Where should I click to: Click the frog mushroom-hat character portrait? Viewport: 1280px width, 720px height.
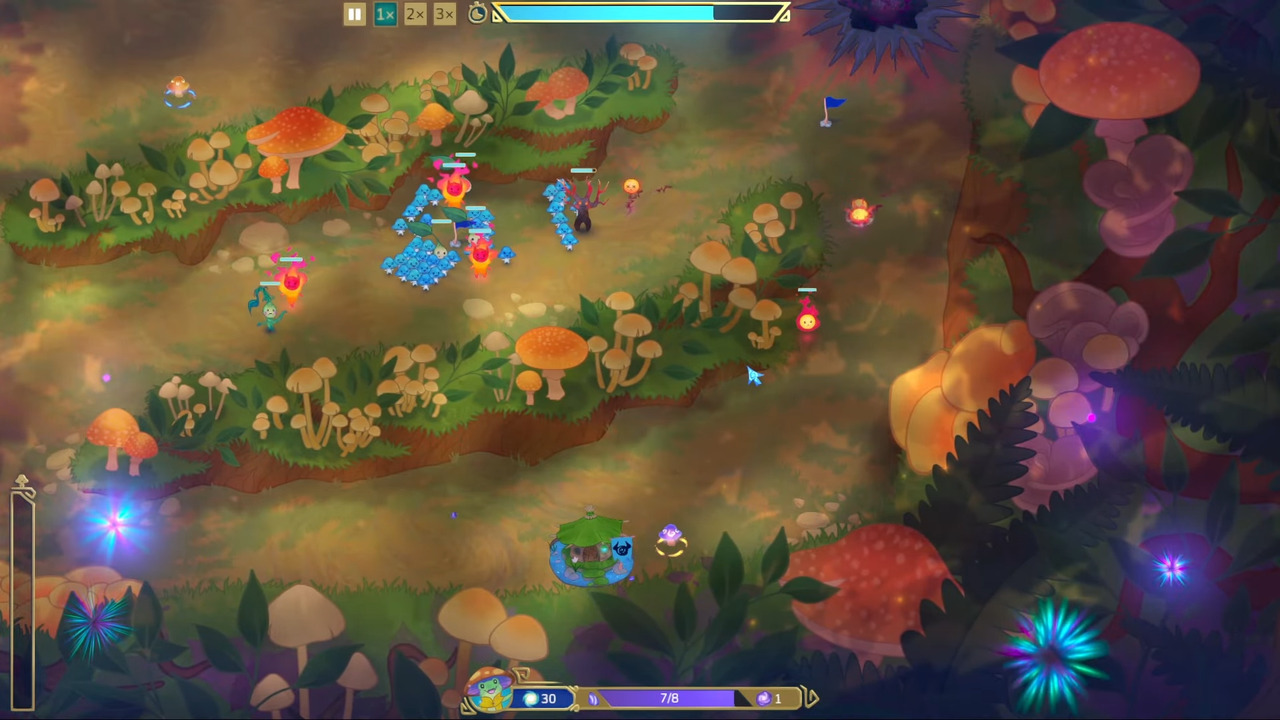coord(490,690)
